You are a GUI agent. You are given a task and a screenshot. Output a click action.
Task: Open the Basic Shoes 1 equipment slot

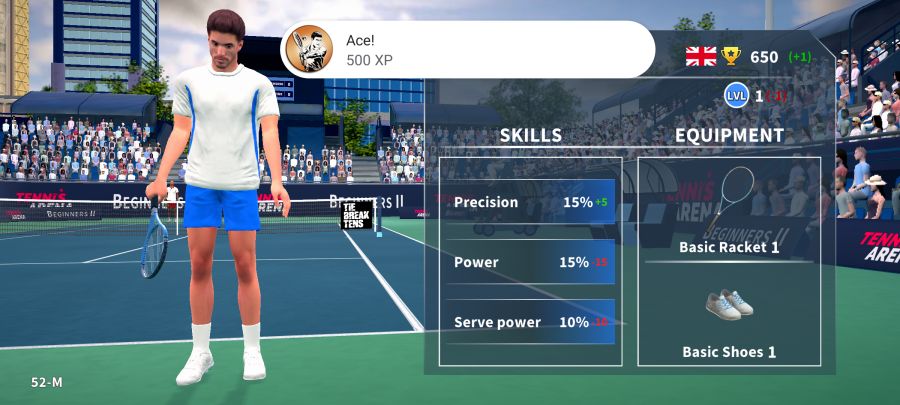729,320
